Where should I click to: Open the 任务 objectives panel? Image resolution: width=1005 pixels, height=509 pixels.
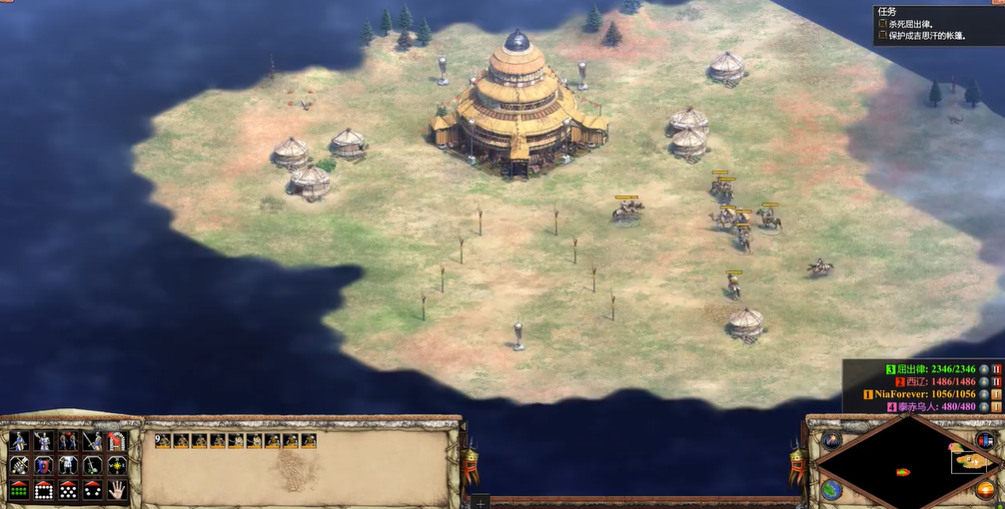coord(886,12)
